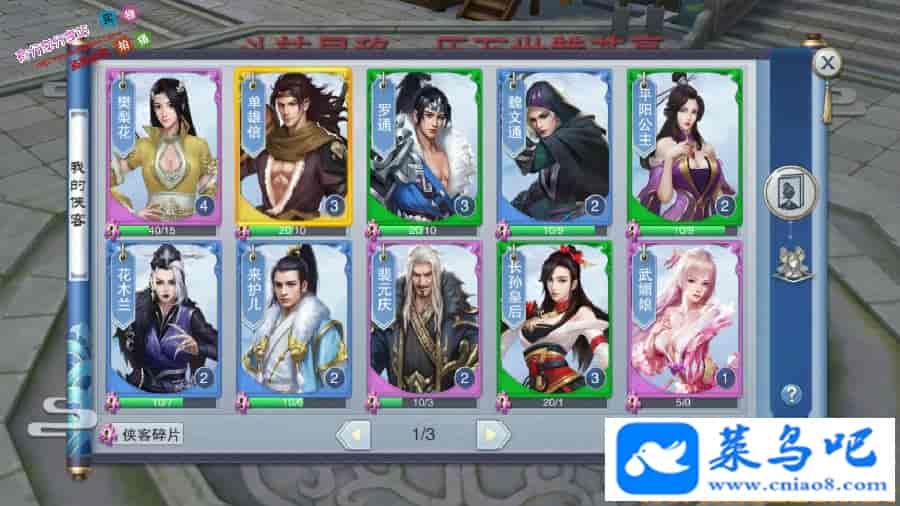Close the hero card panel
900x506 pixels.
(x=826, y=64)
